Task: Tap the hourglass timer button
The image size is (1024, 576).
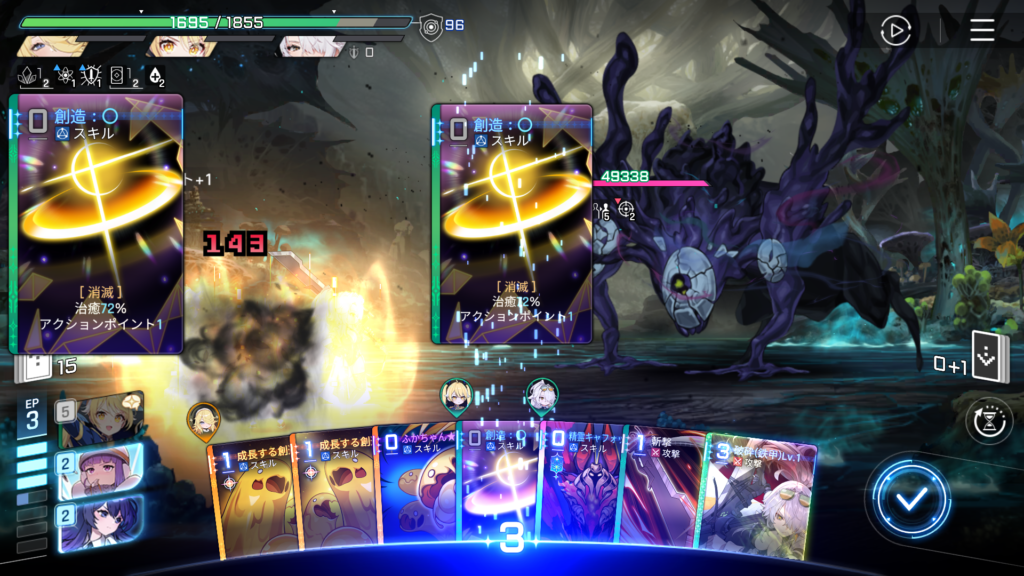Action: tap(989, 421)
